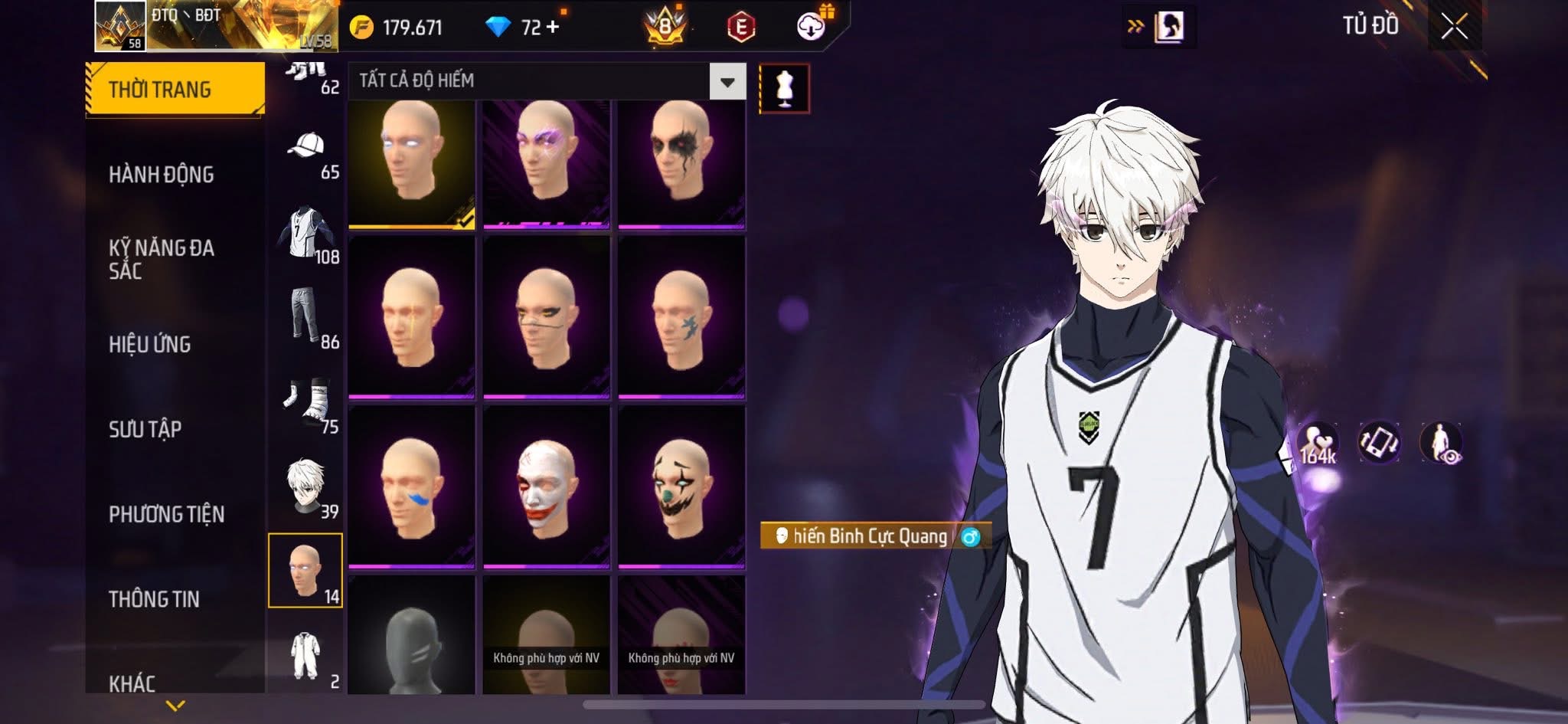
Task: Open the THÔNG TIN tab
Action: [x=154, y=599]
